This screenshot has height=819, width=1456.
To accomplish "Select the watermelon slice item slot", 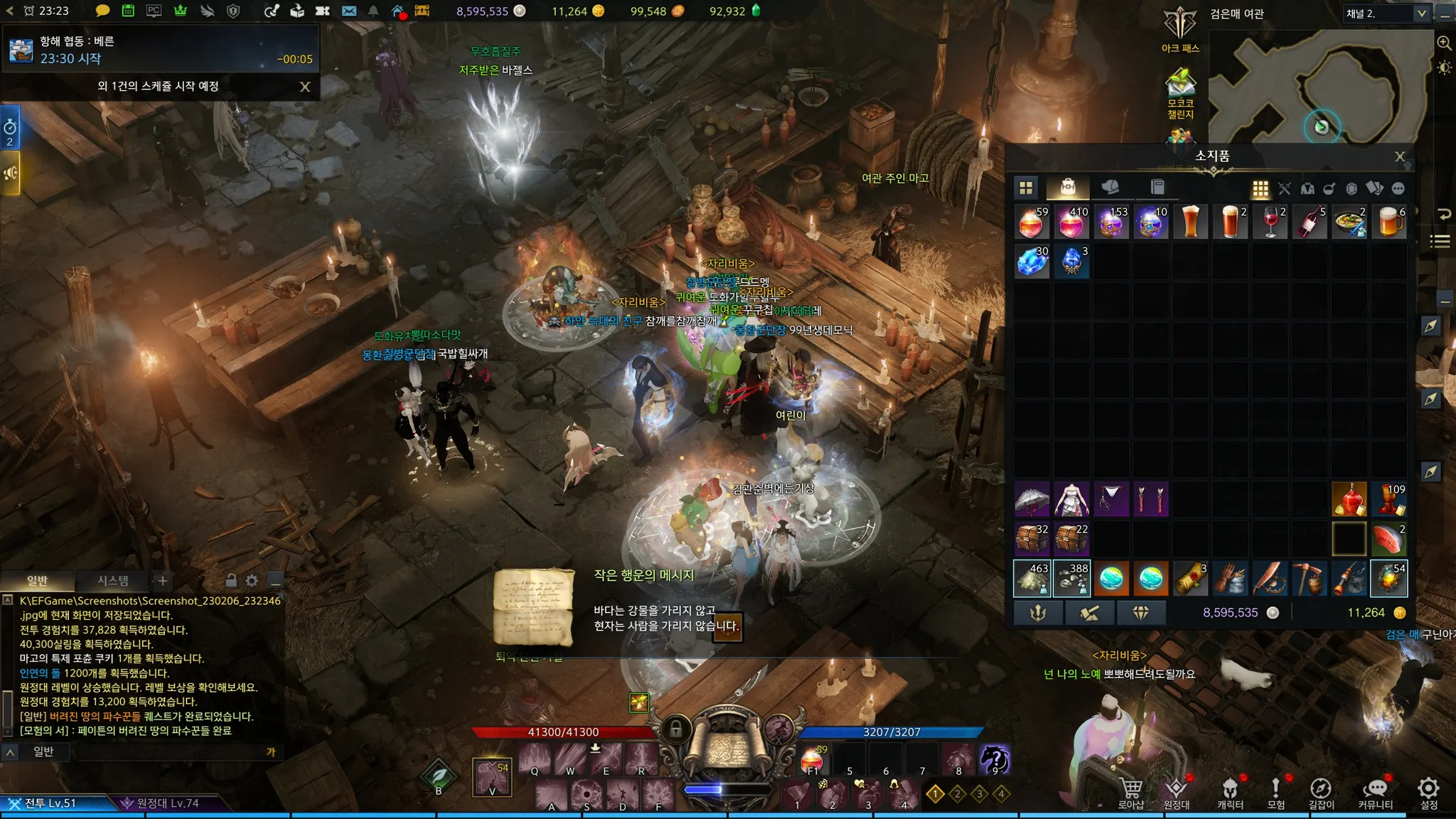I will click(x=1388, y=539).
